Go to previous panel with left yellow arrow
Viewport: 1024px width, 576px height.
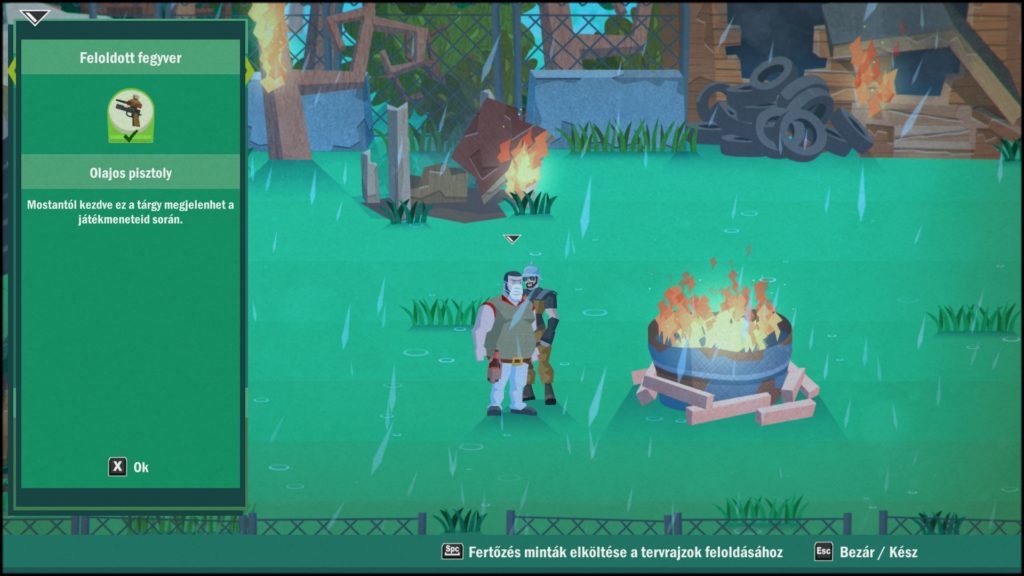[x=12, y=70]
